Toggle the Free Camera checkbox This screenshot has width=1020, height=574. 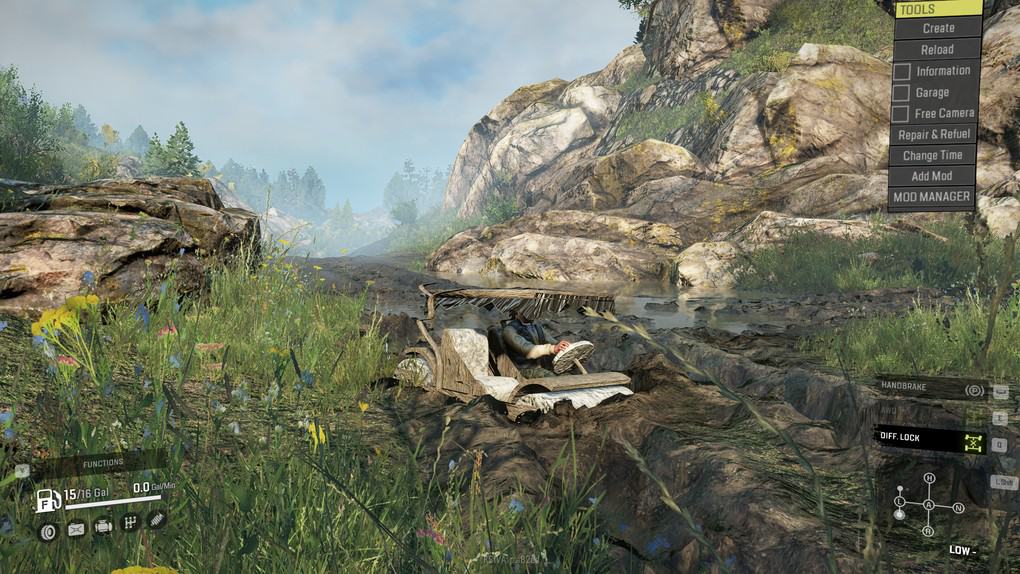point(902,114)
